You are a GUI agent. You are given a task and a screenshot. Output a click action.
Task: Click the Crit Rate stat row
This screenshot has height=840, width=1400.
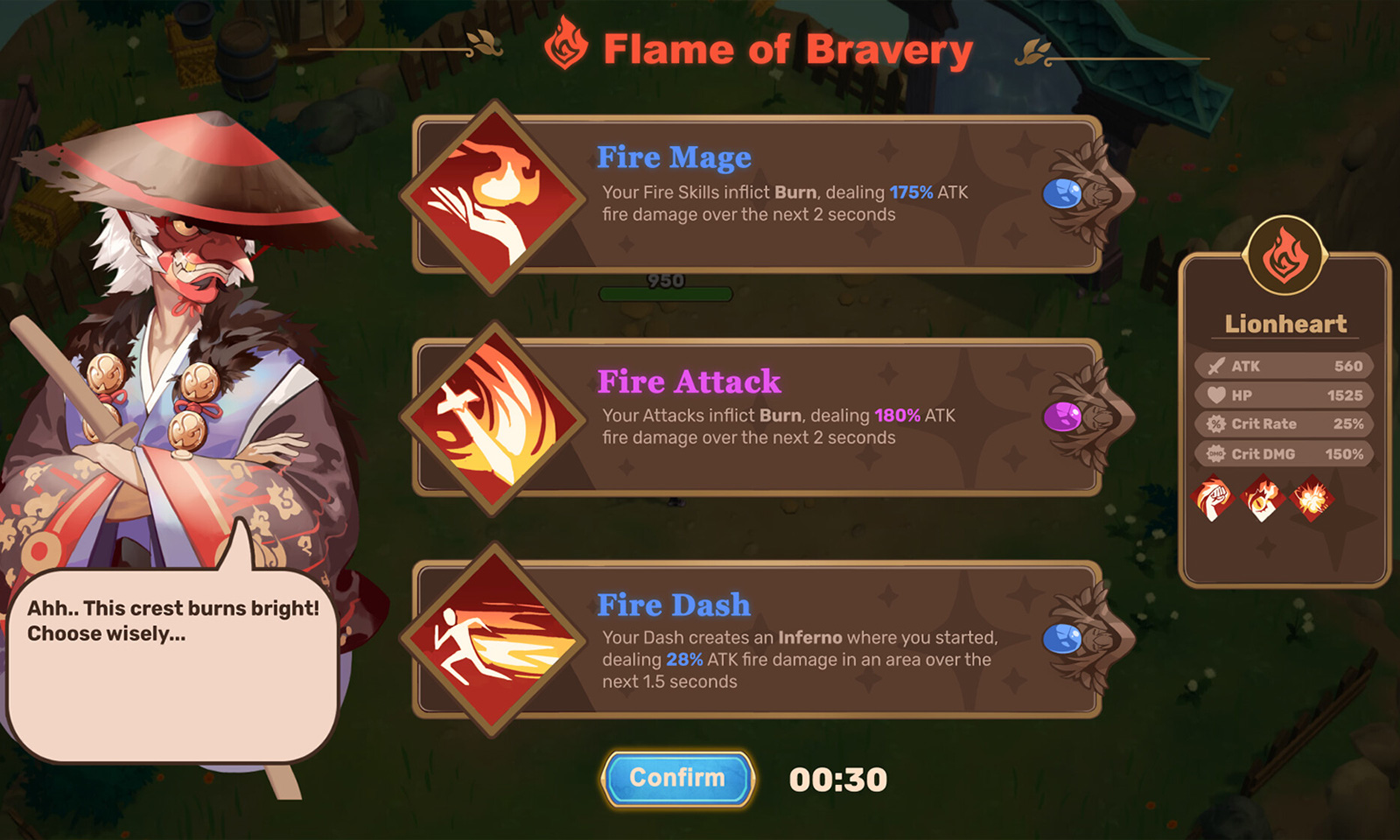[x=1283, y=424]
